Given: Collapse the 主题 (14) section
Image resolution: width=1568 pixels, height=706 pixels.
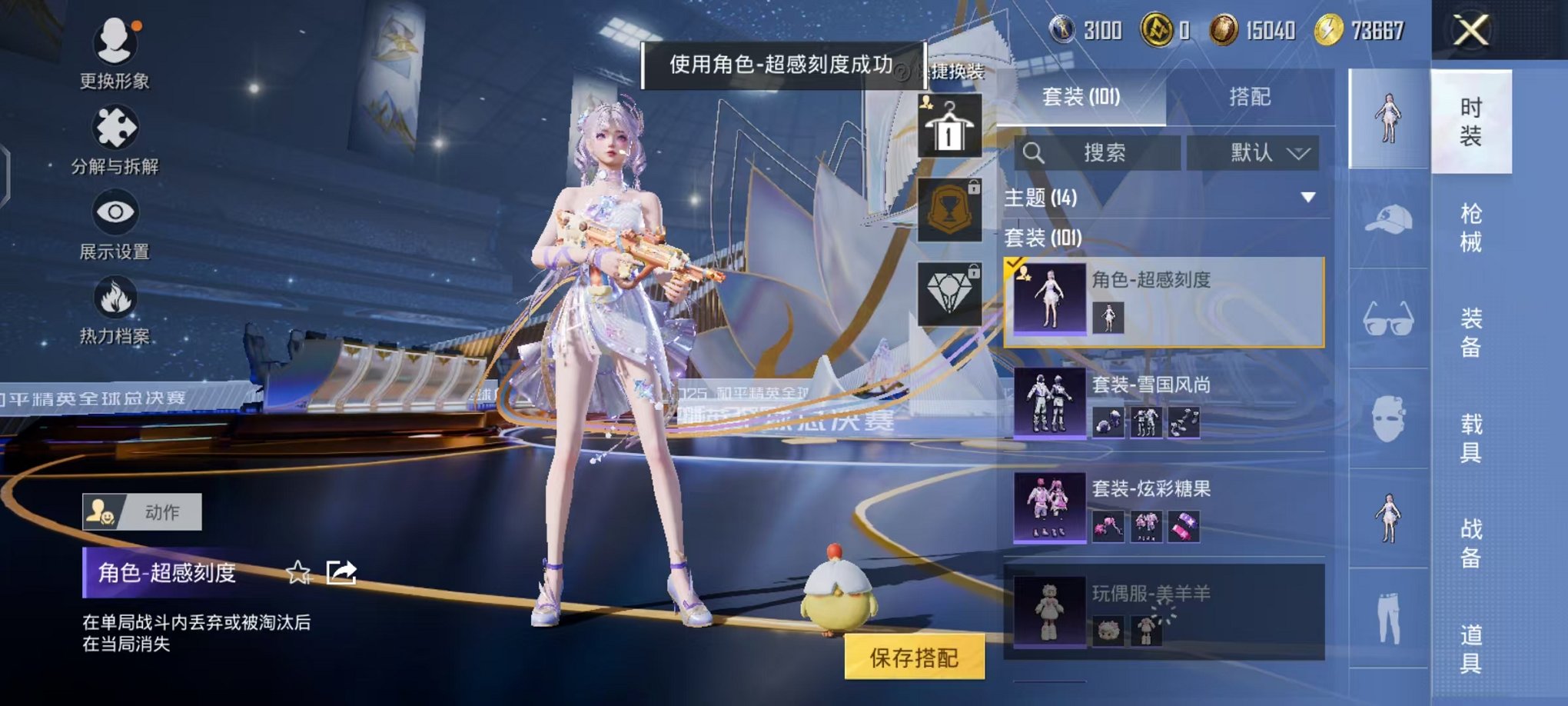Looking at the screenshot, I should 1307,196.
